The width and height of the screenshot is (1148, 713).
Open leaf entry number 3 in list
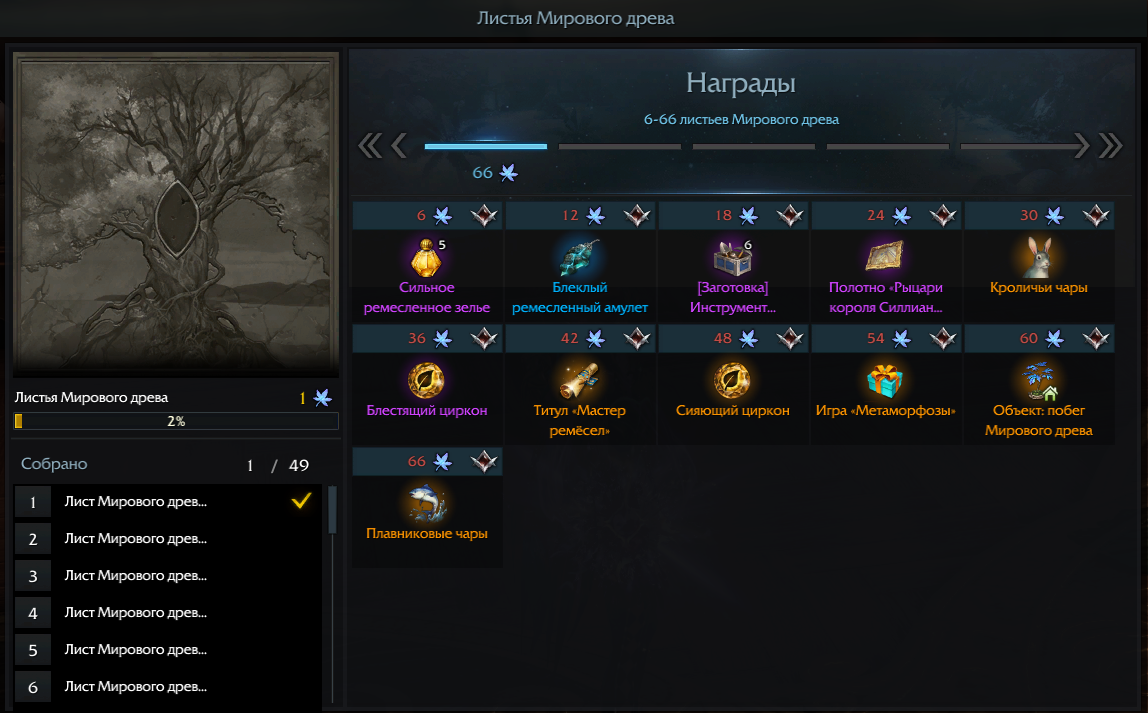pos(168,576)
